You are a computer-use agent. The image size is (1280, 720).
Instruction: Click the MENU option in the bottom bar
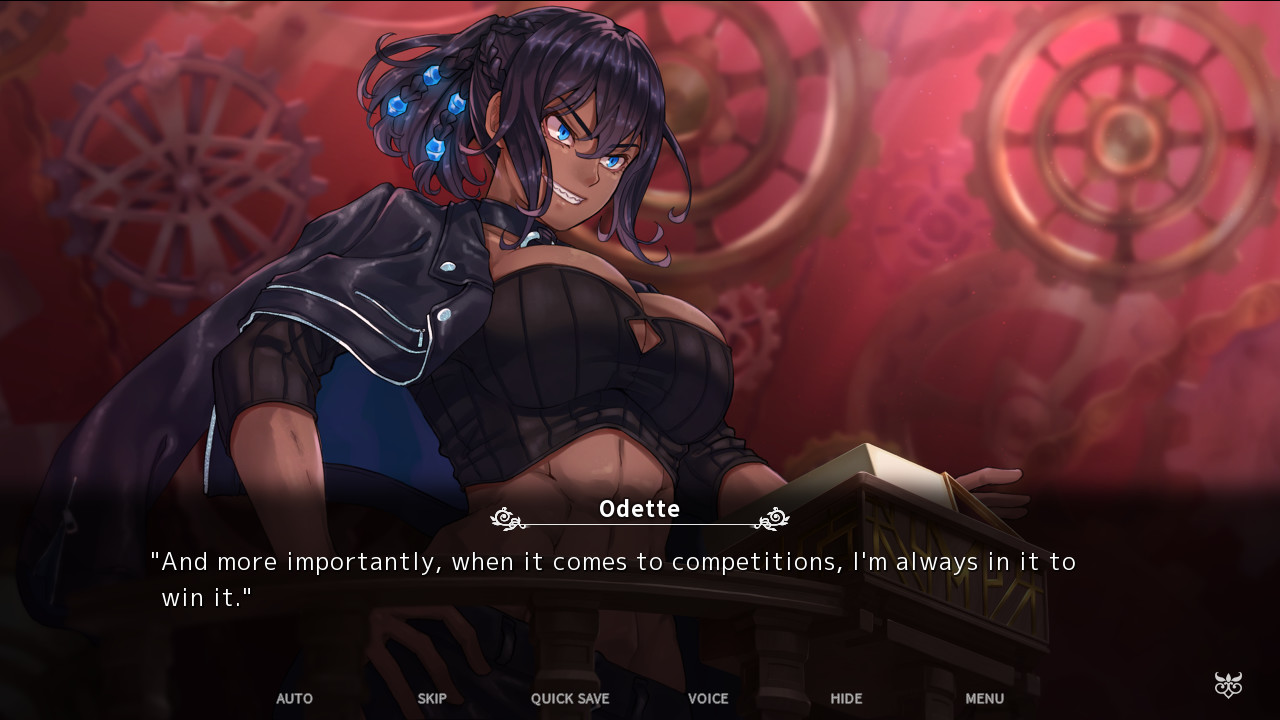point(984,699)
